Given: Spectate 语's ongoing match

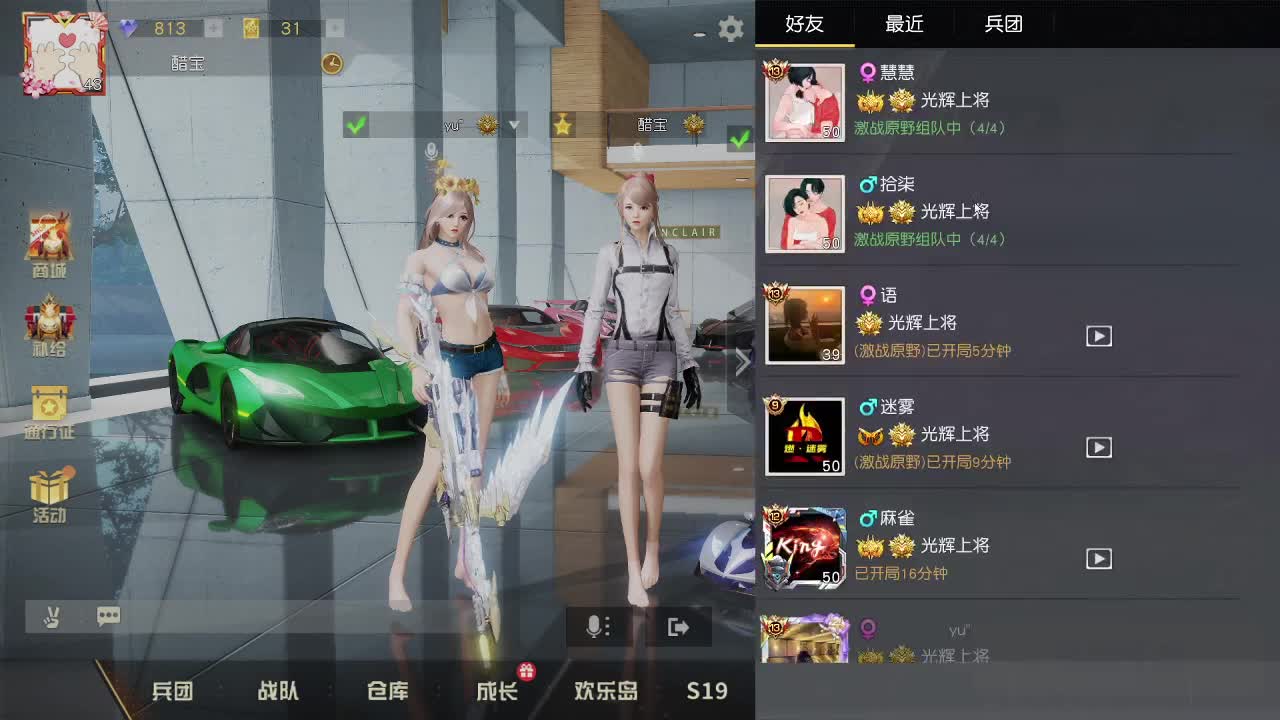Looking at the screenshot, I should pos(1098,336).
